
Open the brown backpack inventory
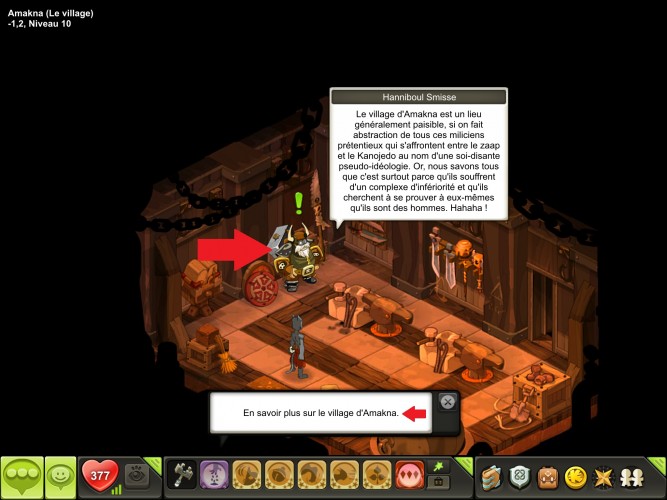tap(548, 476)
